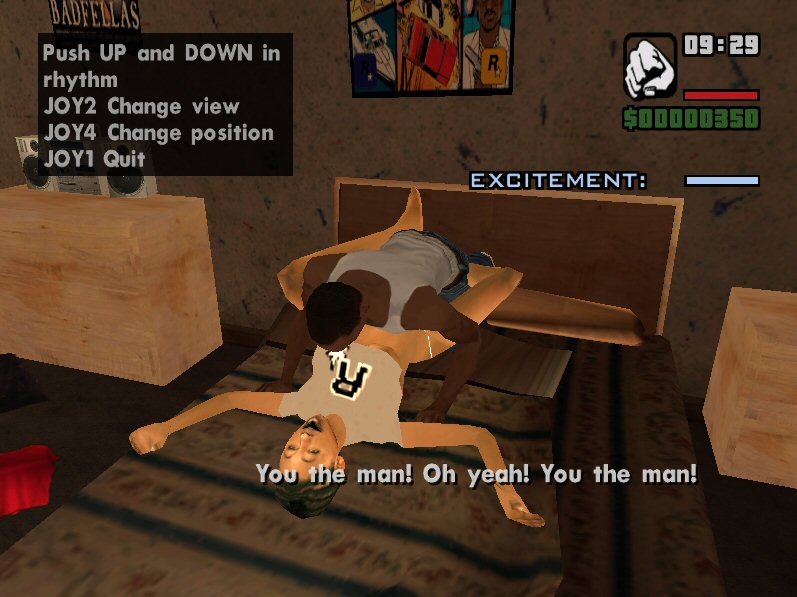Click the fist weapon icon
This screenshot has height=597, width=797.
pos(649,67)
